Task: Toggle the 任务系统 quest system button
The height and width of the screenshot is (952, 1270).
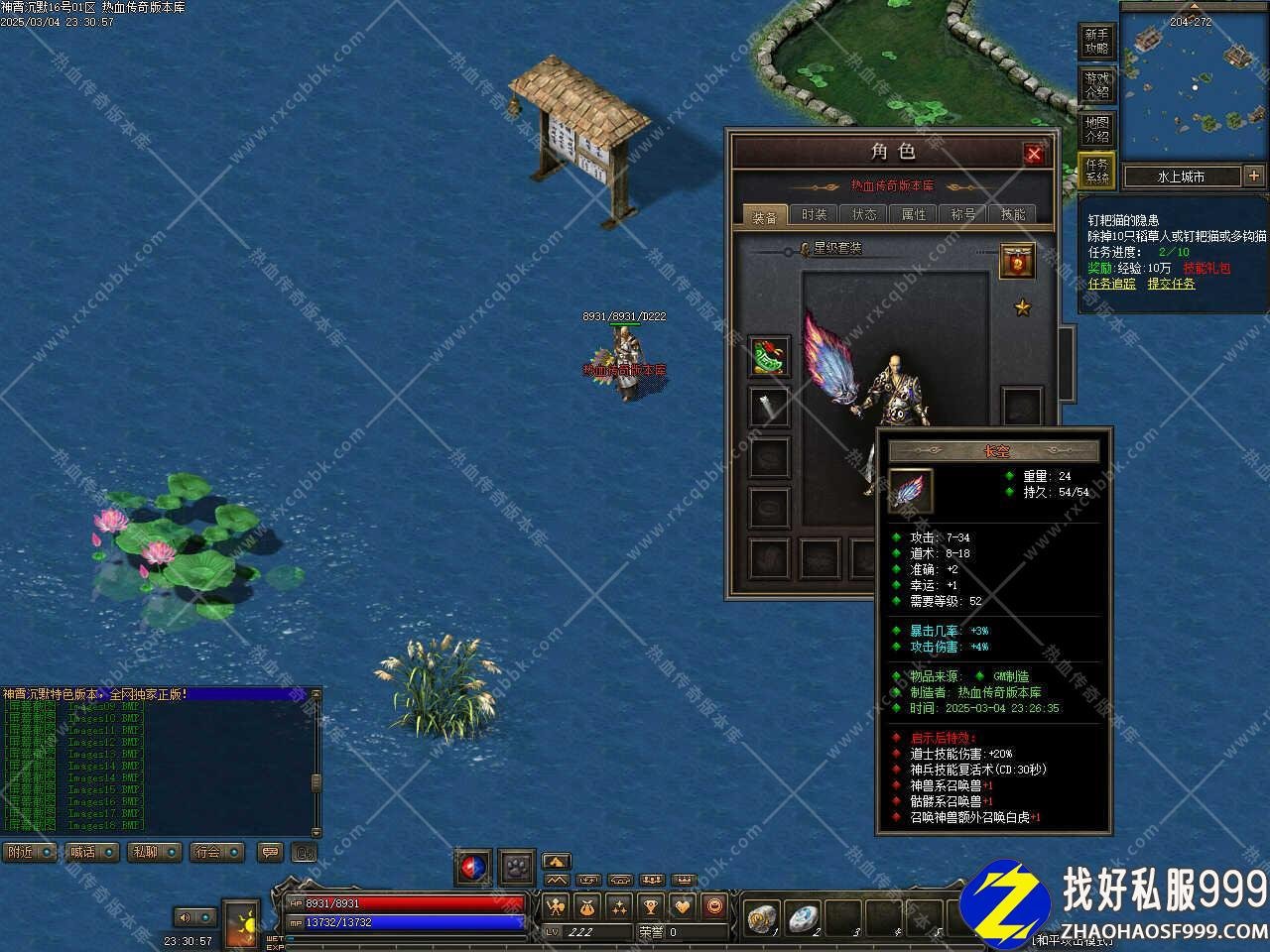Action: click(1096, 172)
